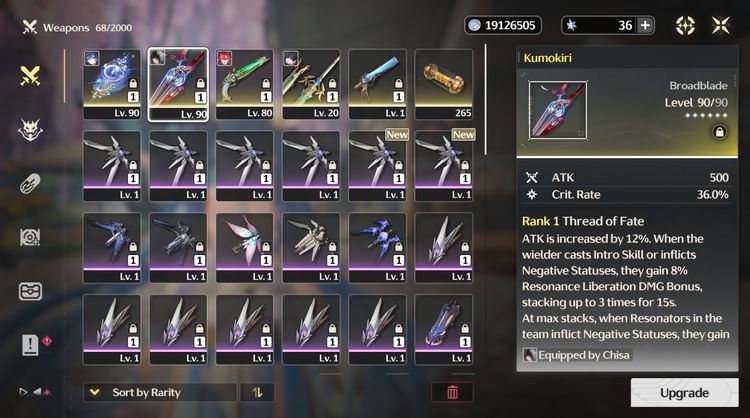The image size is (750, 418).
Task: Open the Sort by Rarity dropdown
Action: point(160,392)
